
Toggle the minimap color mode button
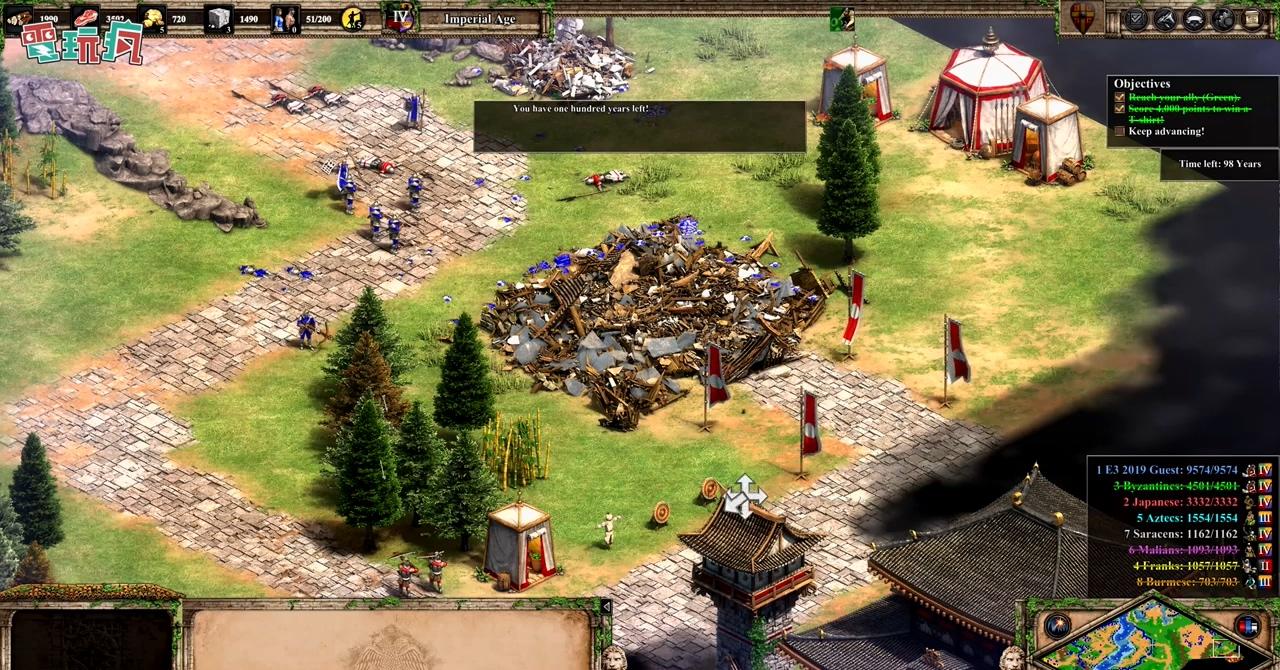(x=1247, y=626)
